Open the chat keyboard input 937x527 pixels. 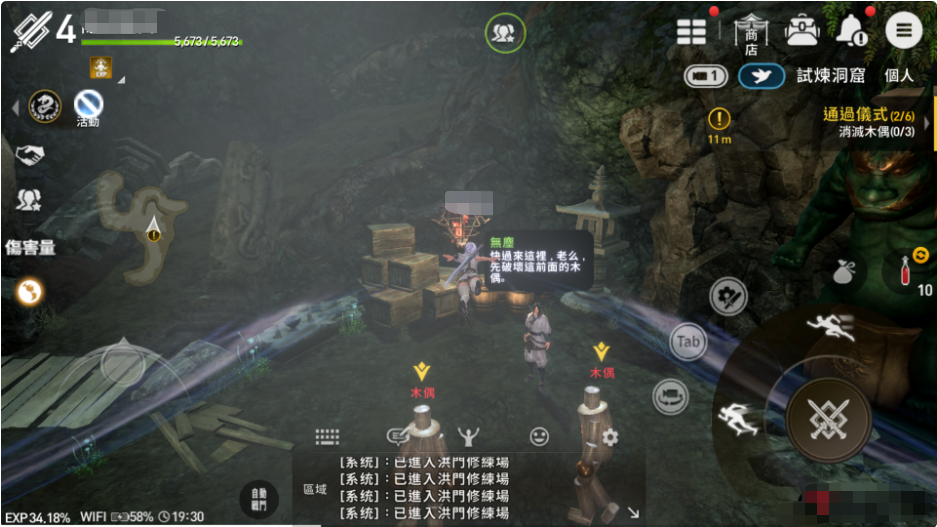327,437
